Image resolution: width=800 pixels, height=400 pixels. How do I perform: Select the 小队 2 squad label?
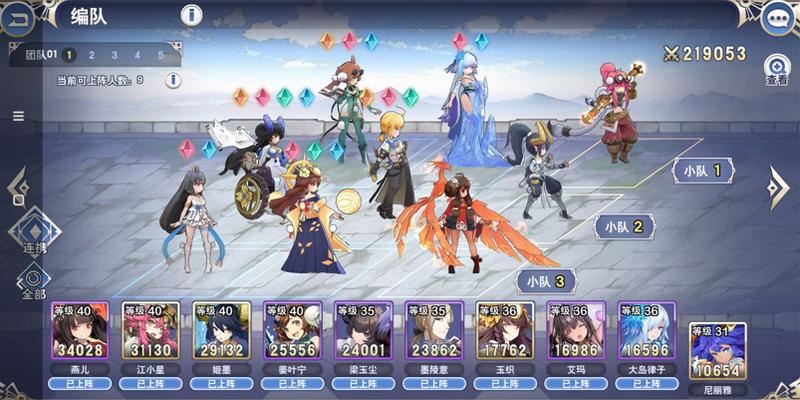(x=625, y=227)
